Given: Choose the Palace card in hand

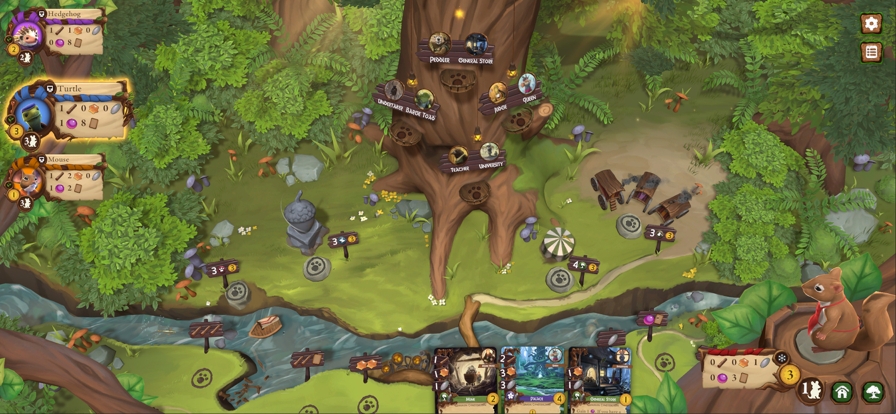Looking at the screenshot, I should point(533,381).
